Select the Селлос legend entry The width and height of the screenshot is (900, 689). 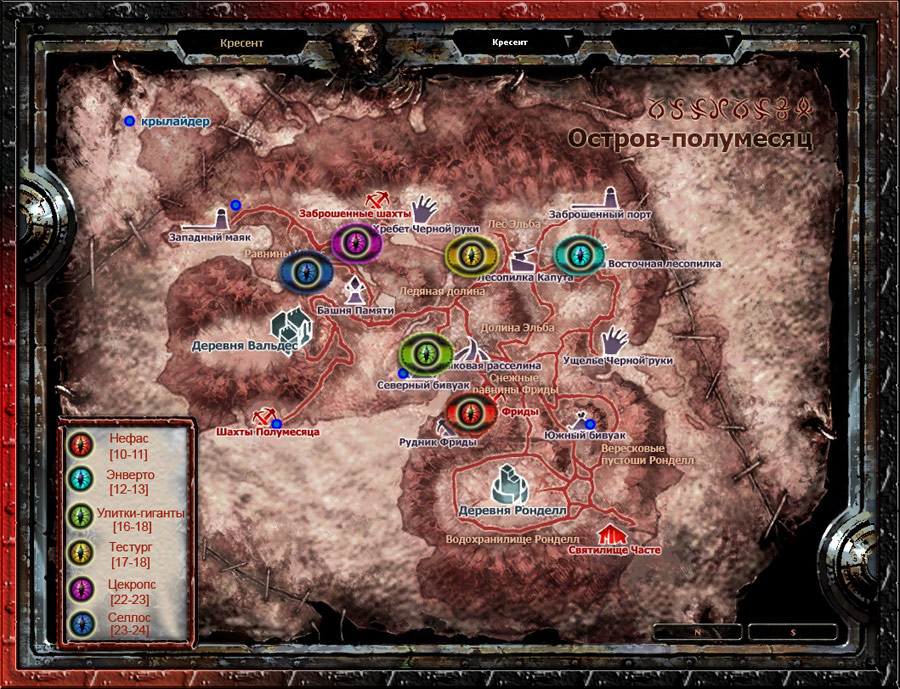tap(126, 623)
